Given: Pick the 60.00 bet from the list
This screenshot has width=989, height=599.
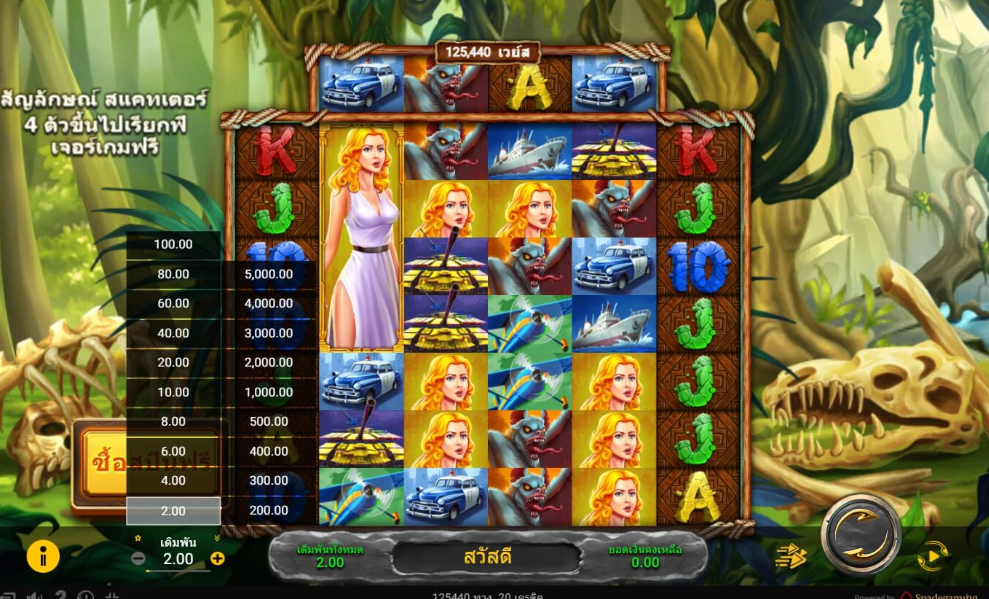Looking at the screenshot, I should coord(172,303).
